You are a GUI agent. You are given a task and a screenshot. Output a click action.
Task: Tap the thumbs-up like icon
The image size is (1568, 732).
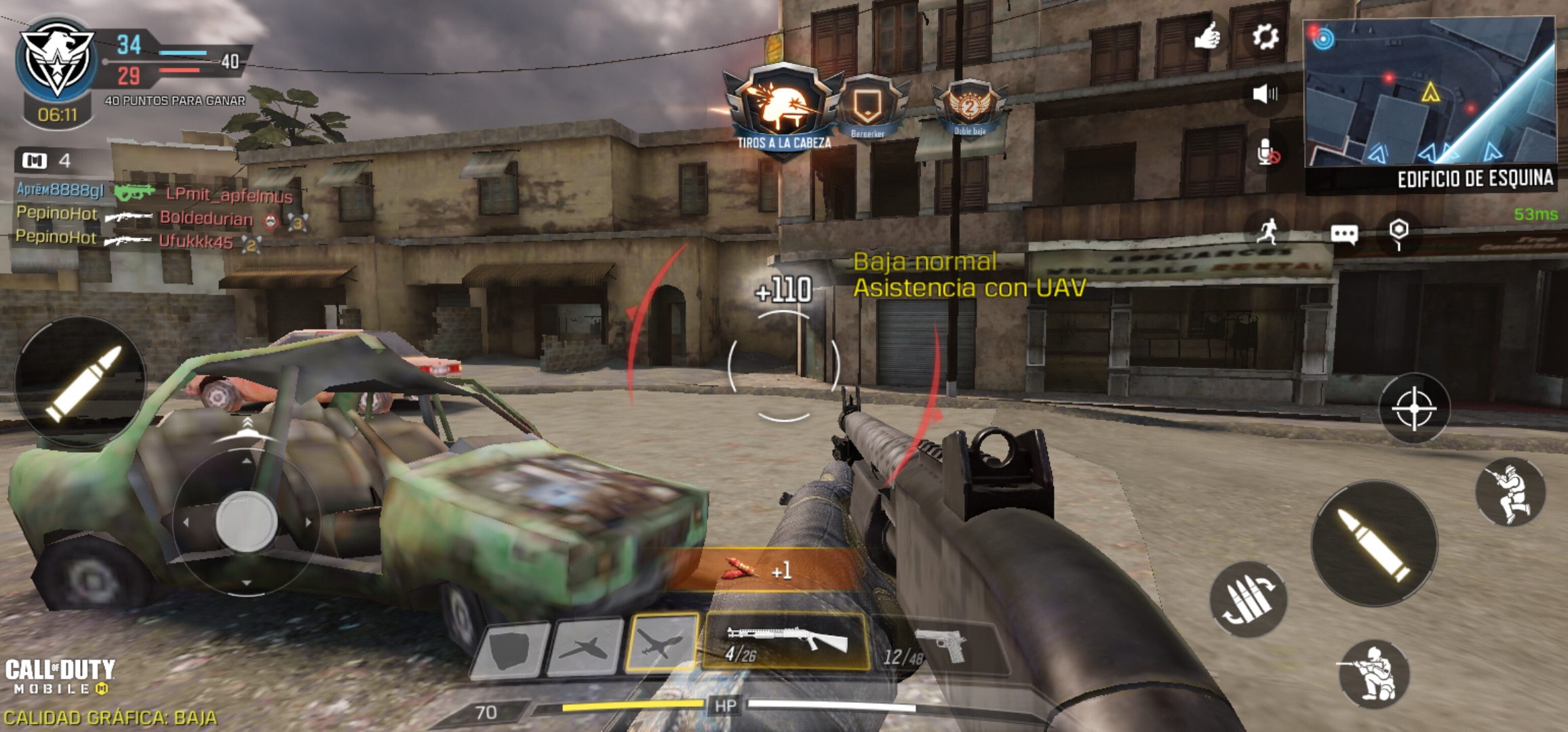[1207, 36]
